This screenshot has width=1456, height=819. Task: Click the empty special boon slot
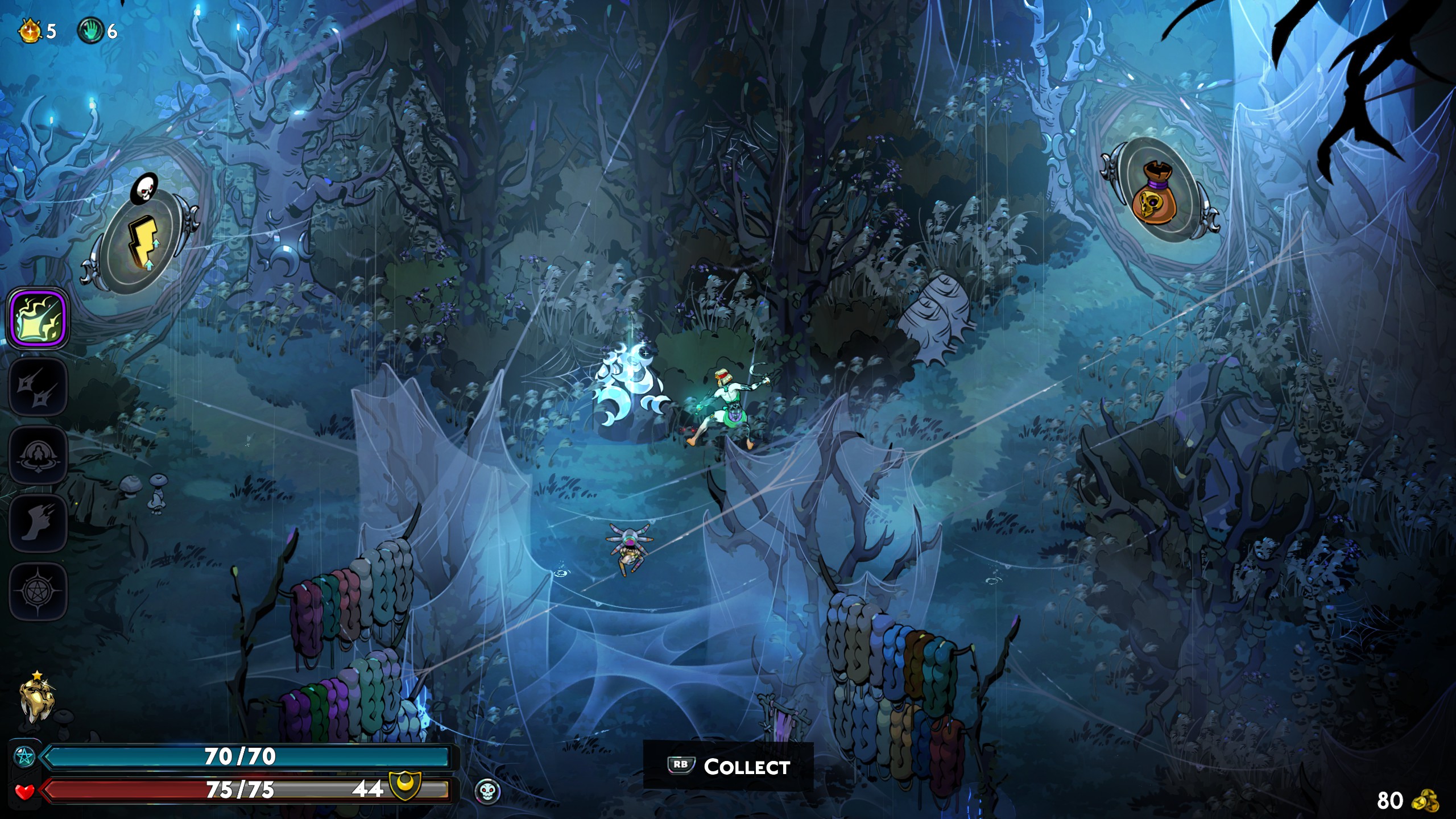click(38, 387)
